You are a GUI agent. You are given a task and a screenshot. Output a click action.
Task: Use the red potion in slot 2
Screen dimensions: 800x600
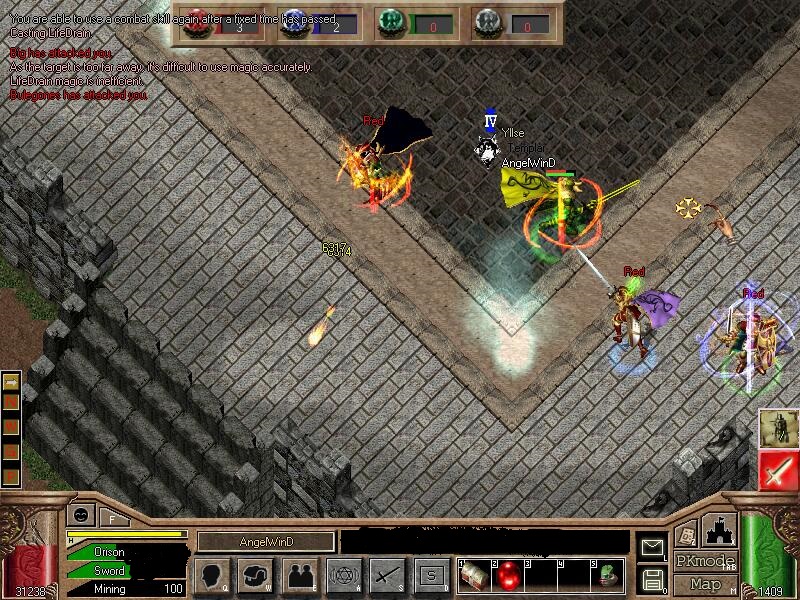click(506, 575)
